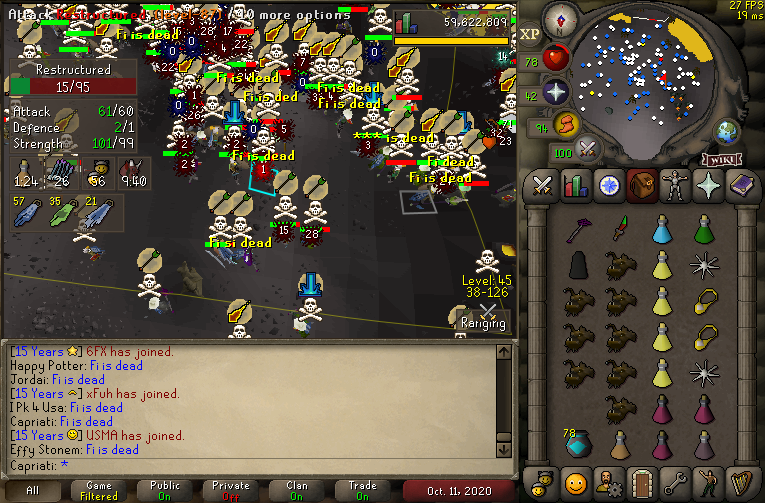
Task: Toggle run with the boot energy orb
Action: point(565,125)
